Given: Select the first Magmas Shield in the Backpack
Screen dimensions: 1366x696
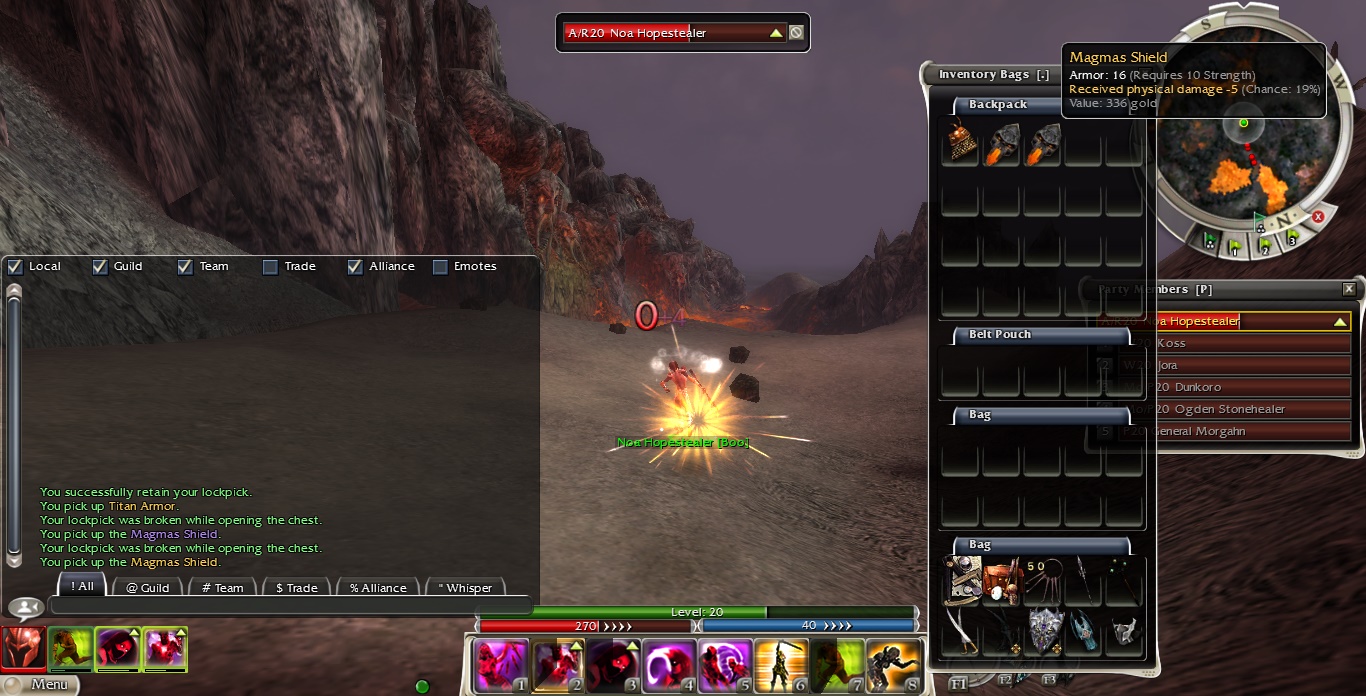Looking at the screenshot, I should (x=1001, y=145).
